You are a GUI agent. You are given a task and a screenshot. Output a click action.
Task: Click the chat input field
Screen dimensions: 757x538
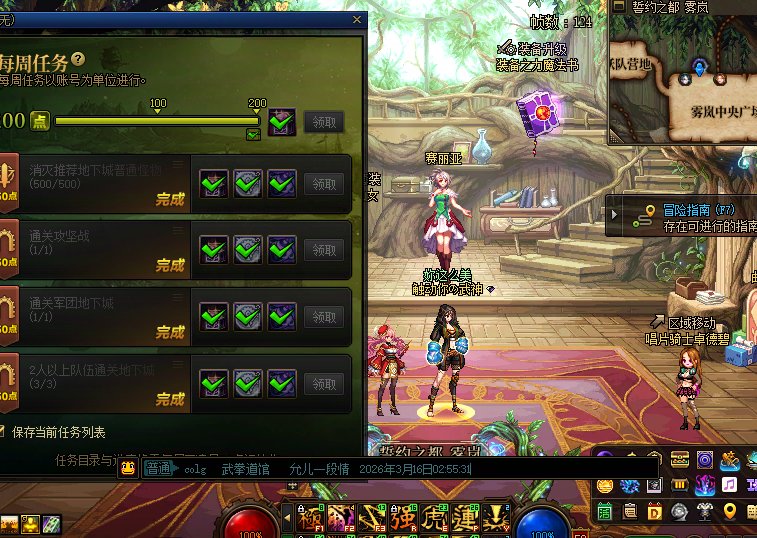[400, 469]
